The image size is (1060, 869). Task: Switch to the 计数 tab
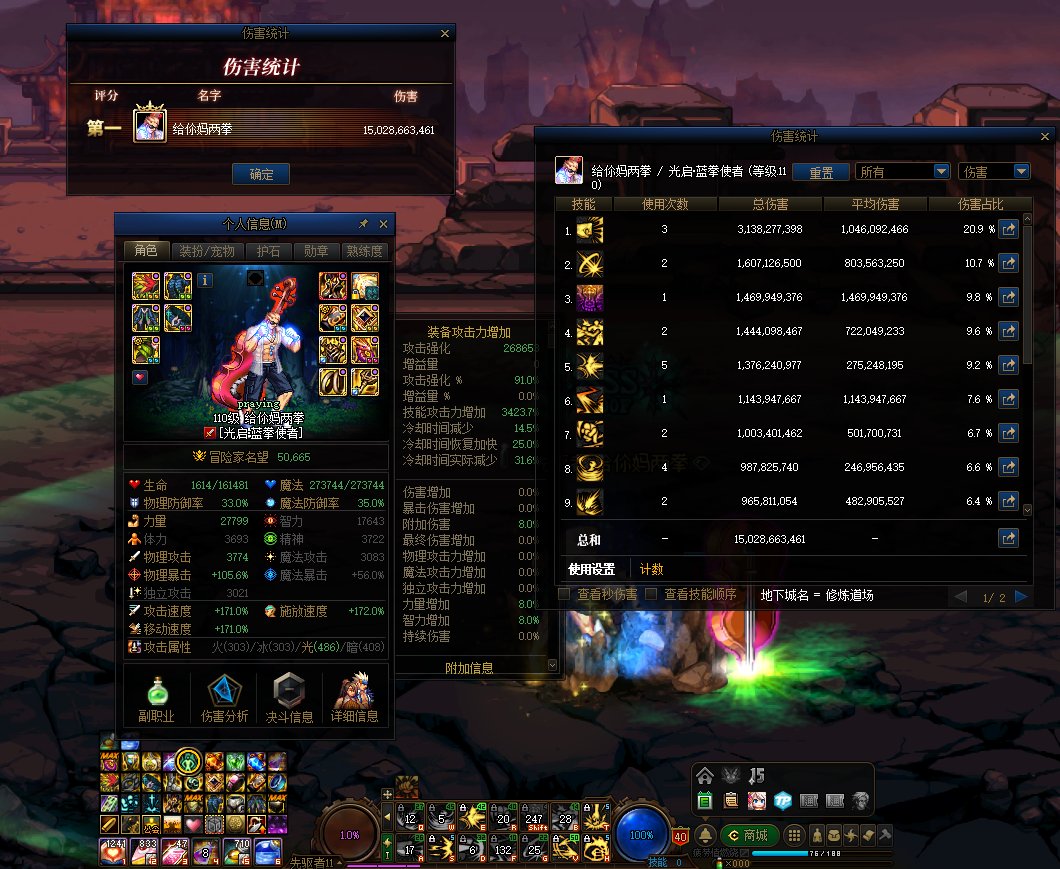click(x=651, y=570)
